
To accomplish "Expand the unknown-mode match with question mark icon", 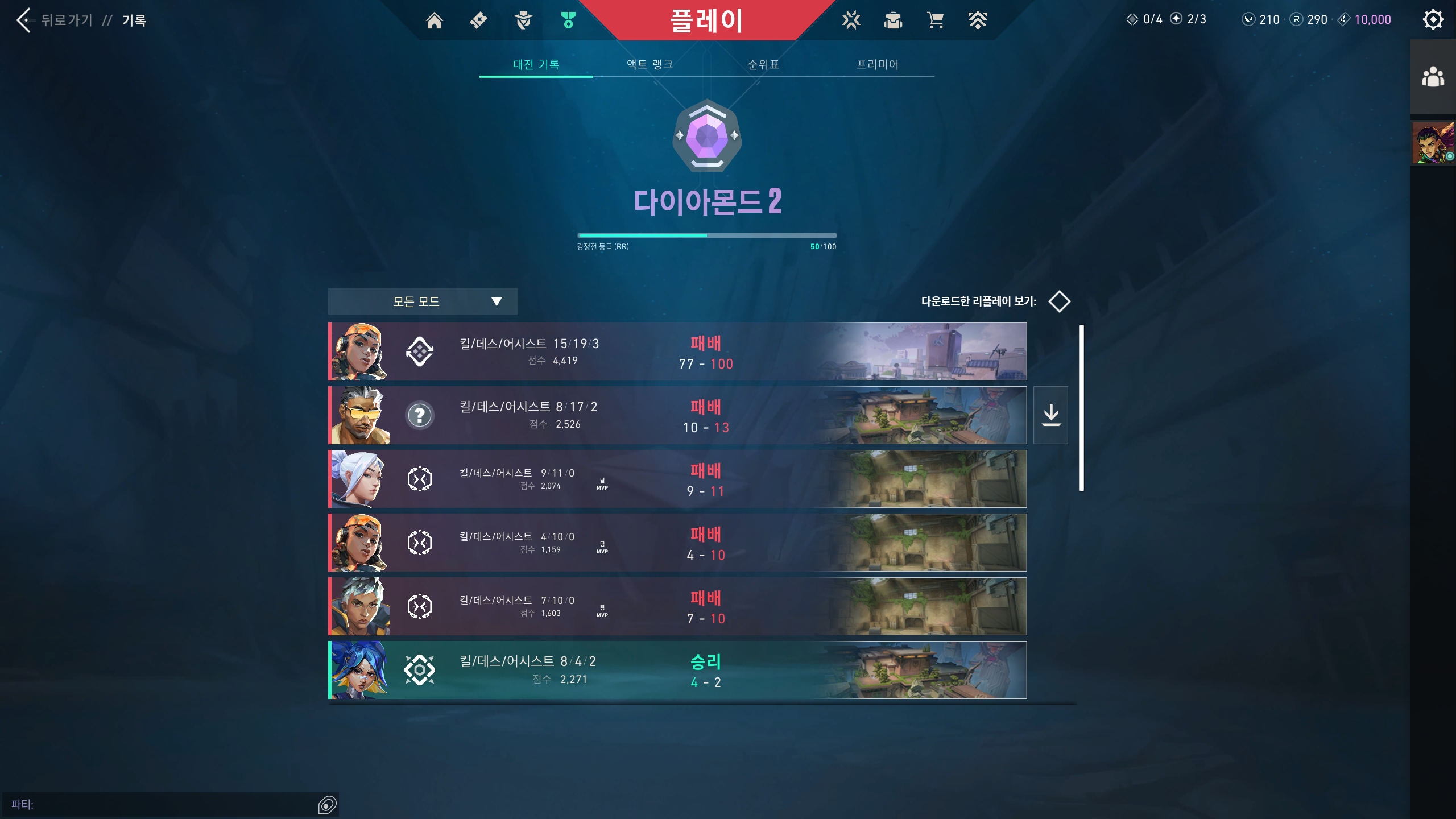I will pos(420,415).
